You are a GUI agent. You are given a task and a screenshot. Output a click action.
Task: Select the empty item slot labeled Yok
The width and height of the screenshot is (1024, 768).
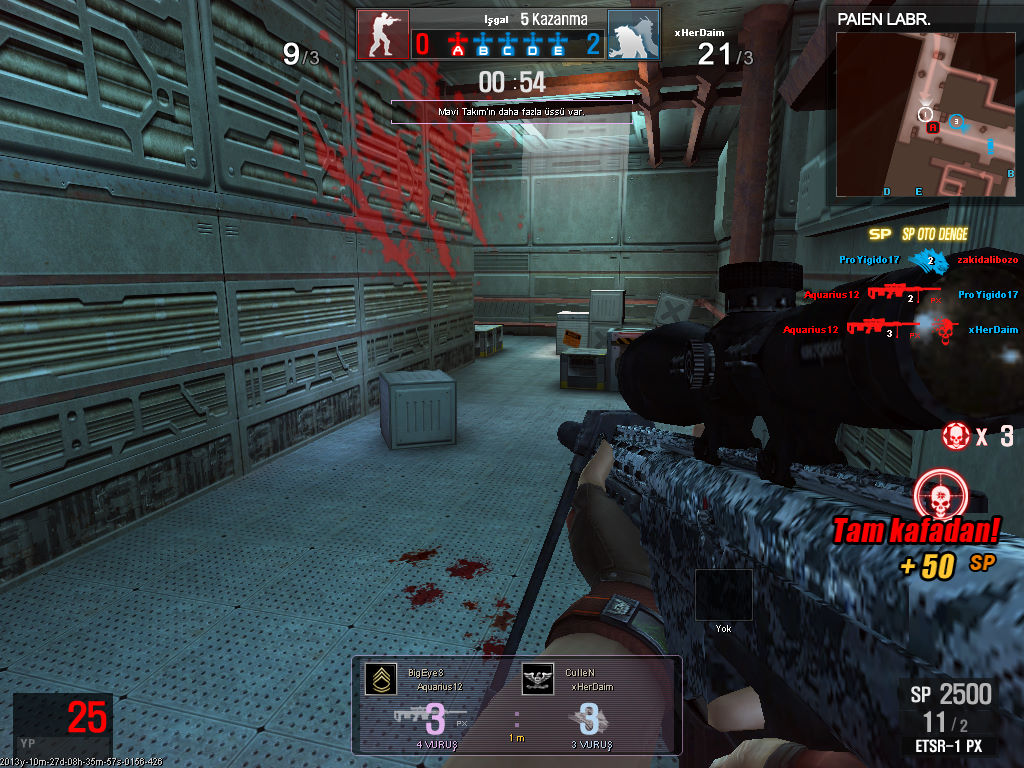[x=723, y=595]
